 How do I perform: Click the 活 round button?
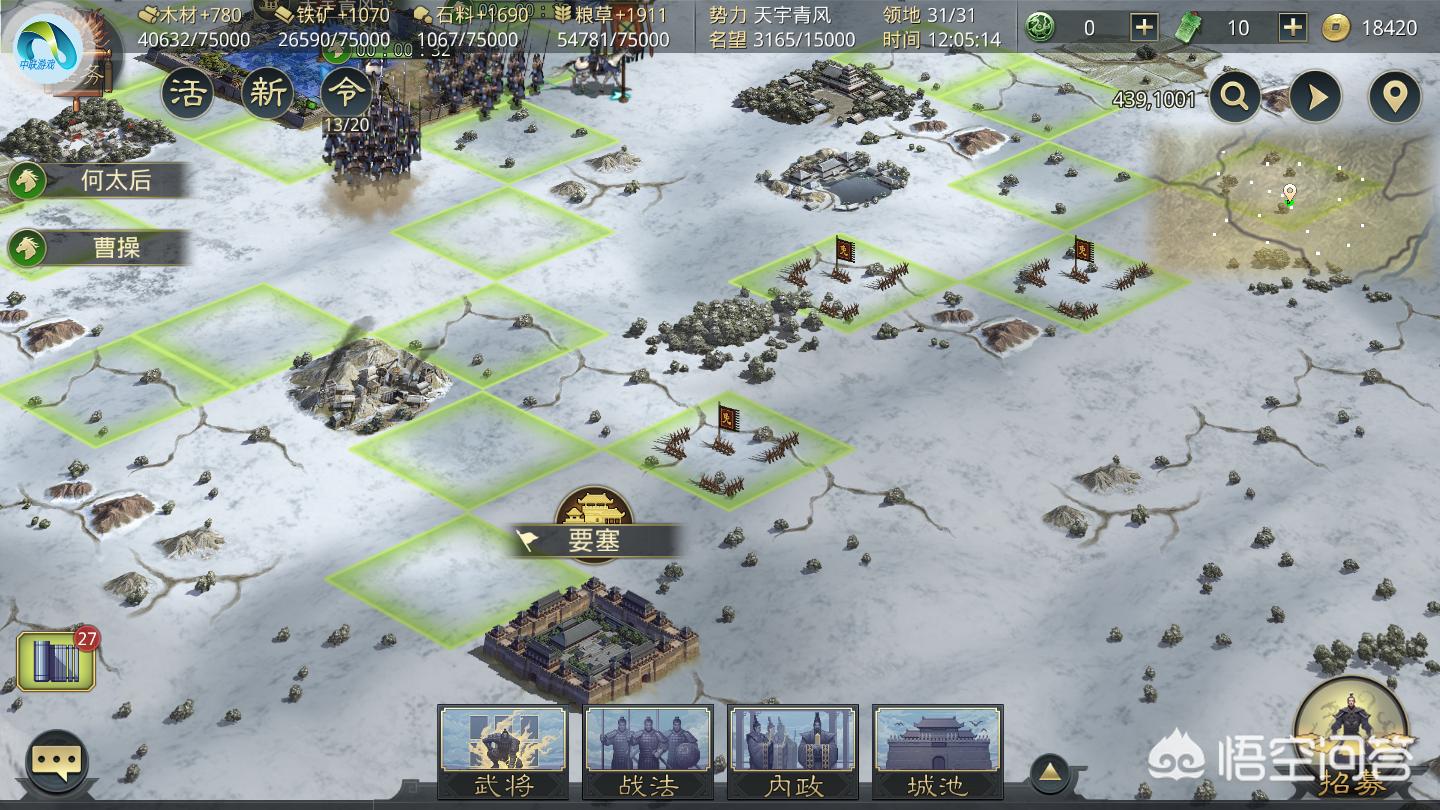pyautogui.click(x=187, y=93)
